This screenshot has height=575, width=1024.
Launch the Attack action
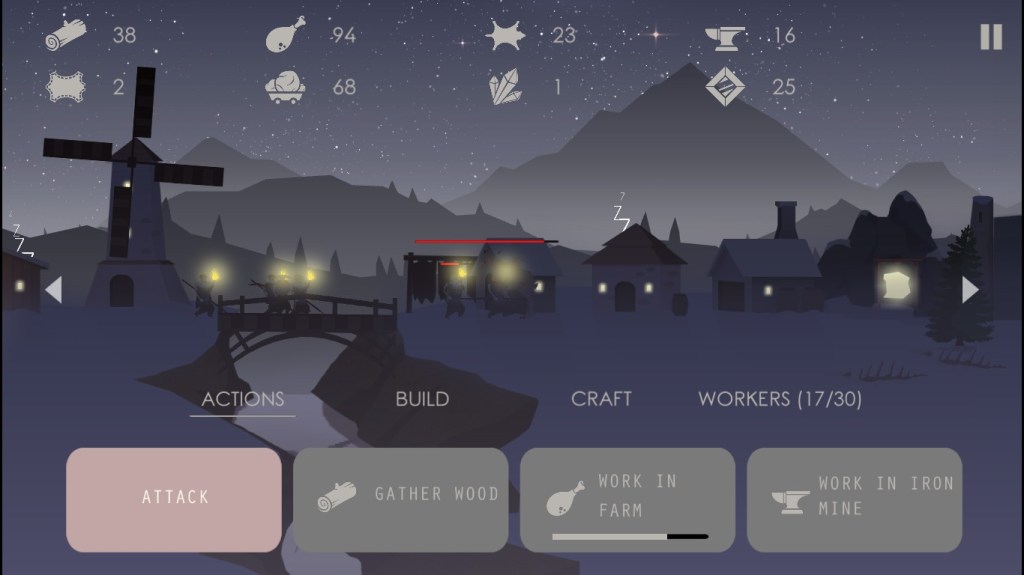point(174,499)
